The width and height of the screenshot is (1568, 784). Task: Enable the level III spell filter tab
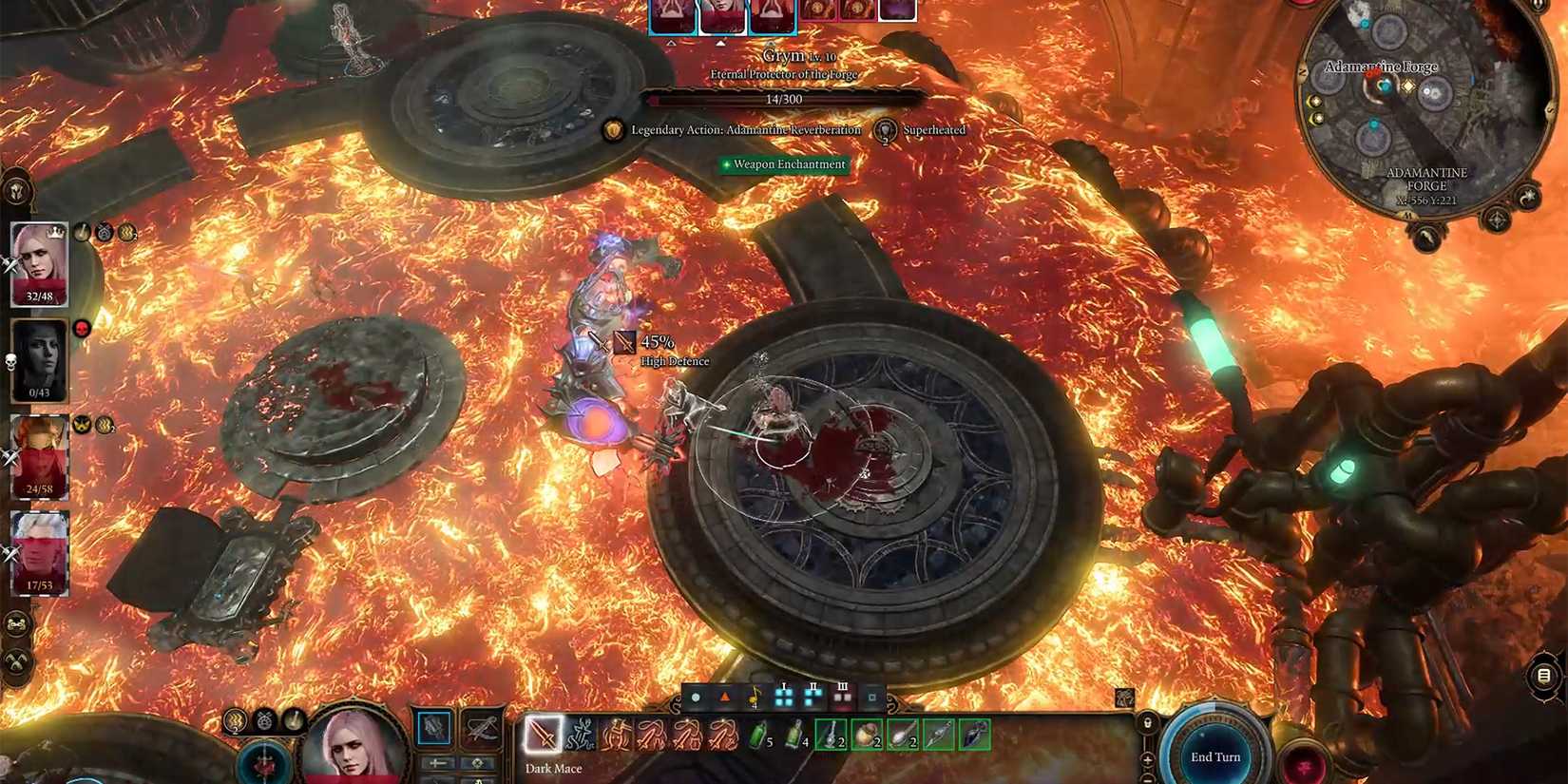pos(842,697)
